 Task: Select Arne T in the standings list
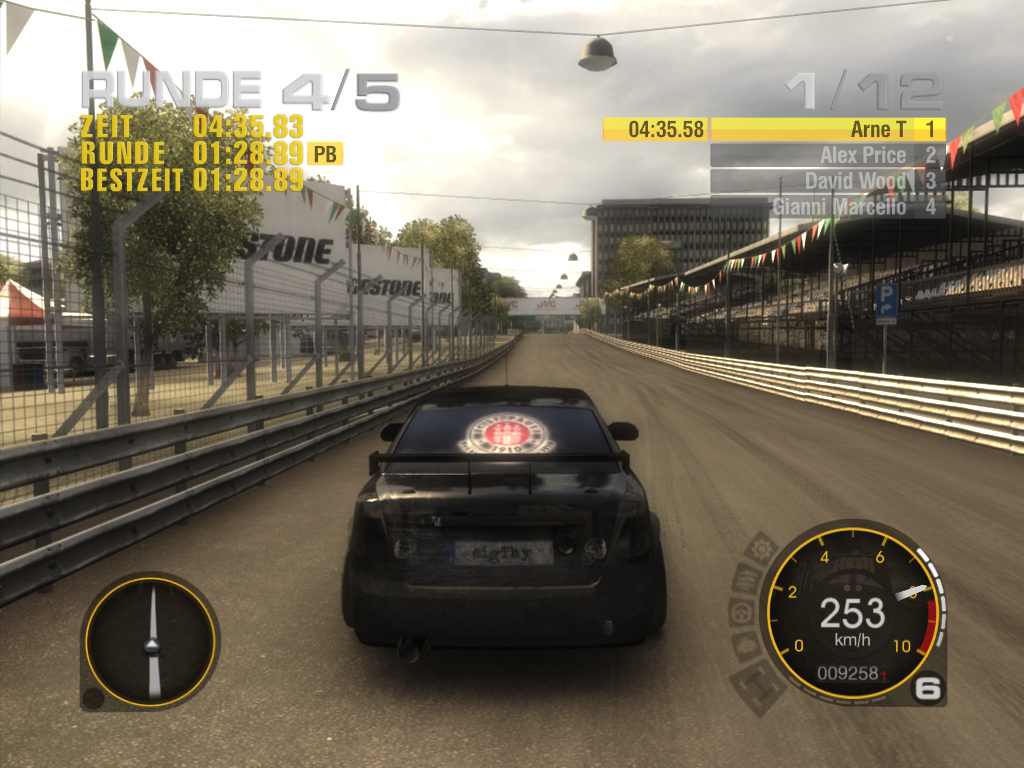[x=827, y=129]
